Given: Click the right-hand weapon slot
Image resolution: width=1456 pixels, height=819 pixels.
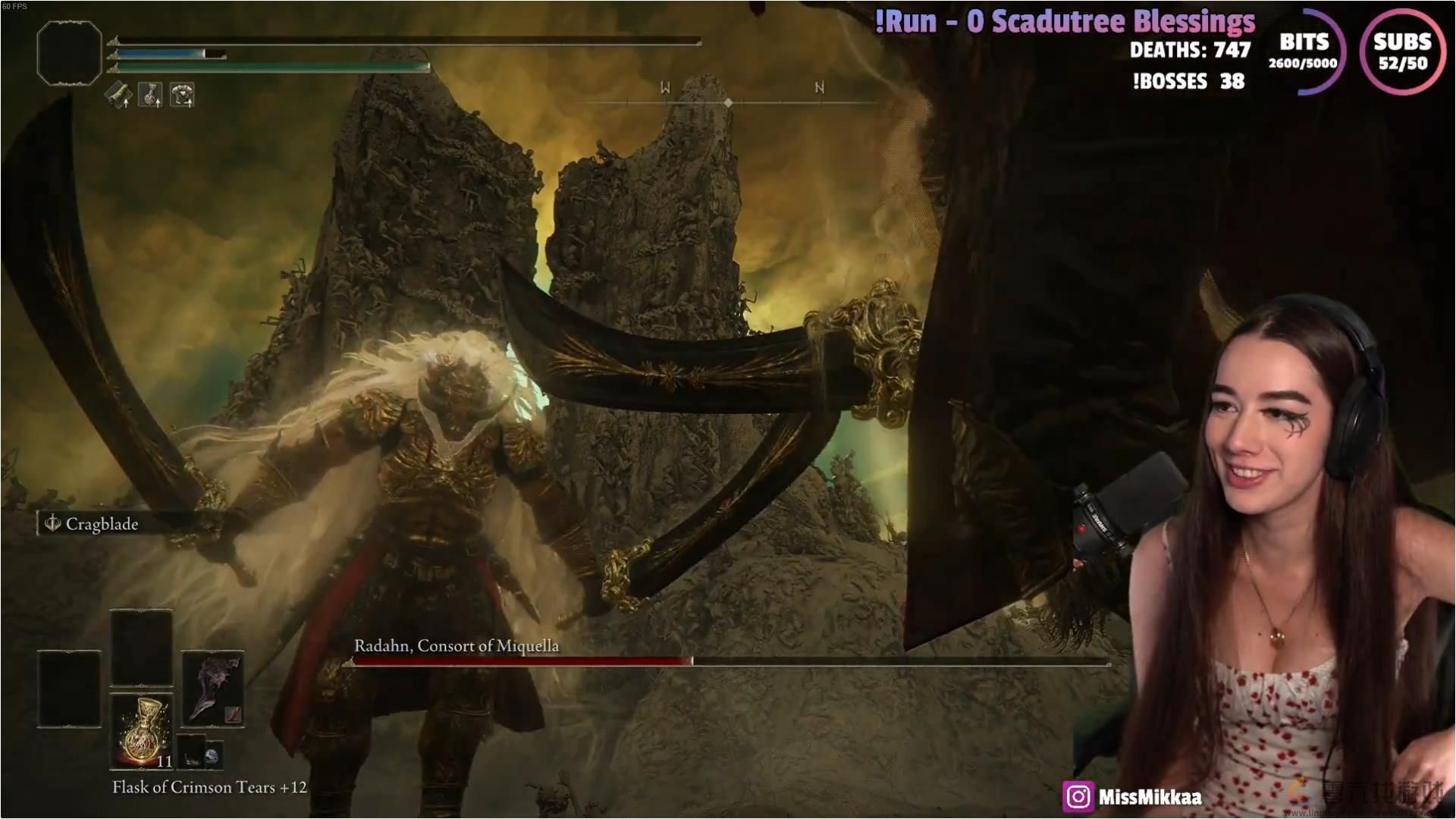Looking at the screenshot, I should [212, 689].
